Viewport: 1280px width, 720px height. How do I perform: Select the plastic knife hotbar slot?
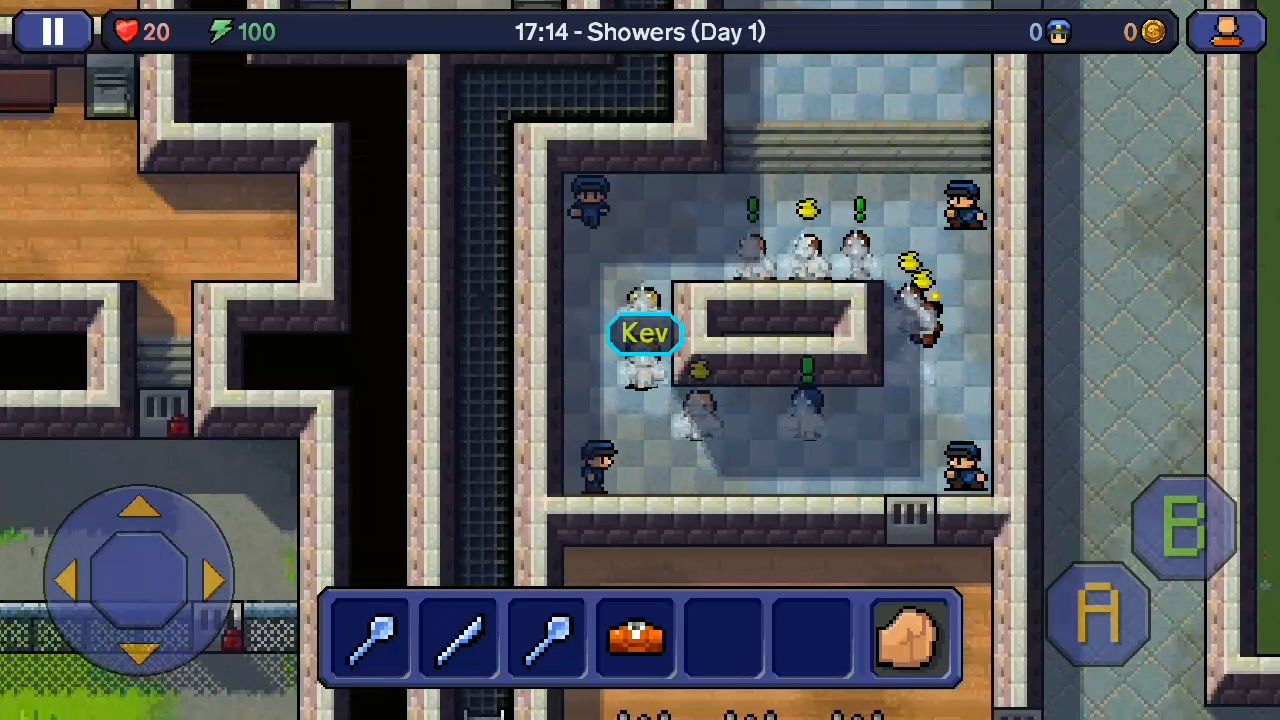[x=460, y=637]
